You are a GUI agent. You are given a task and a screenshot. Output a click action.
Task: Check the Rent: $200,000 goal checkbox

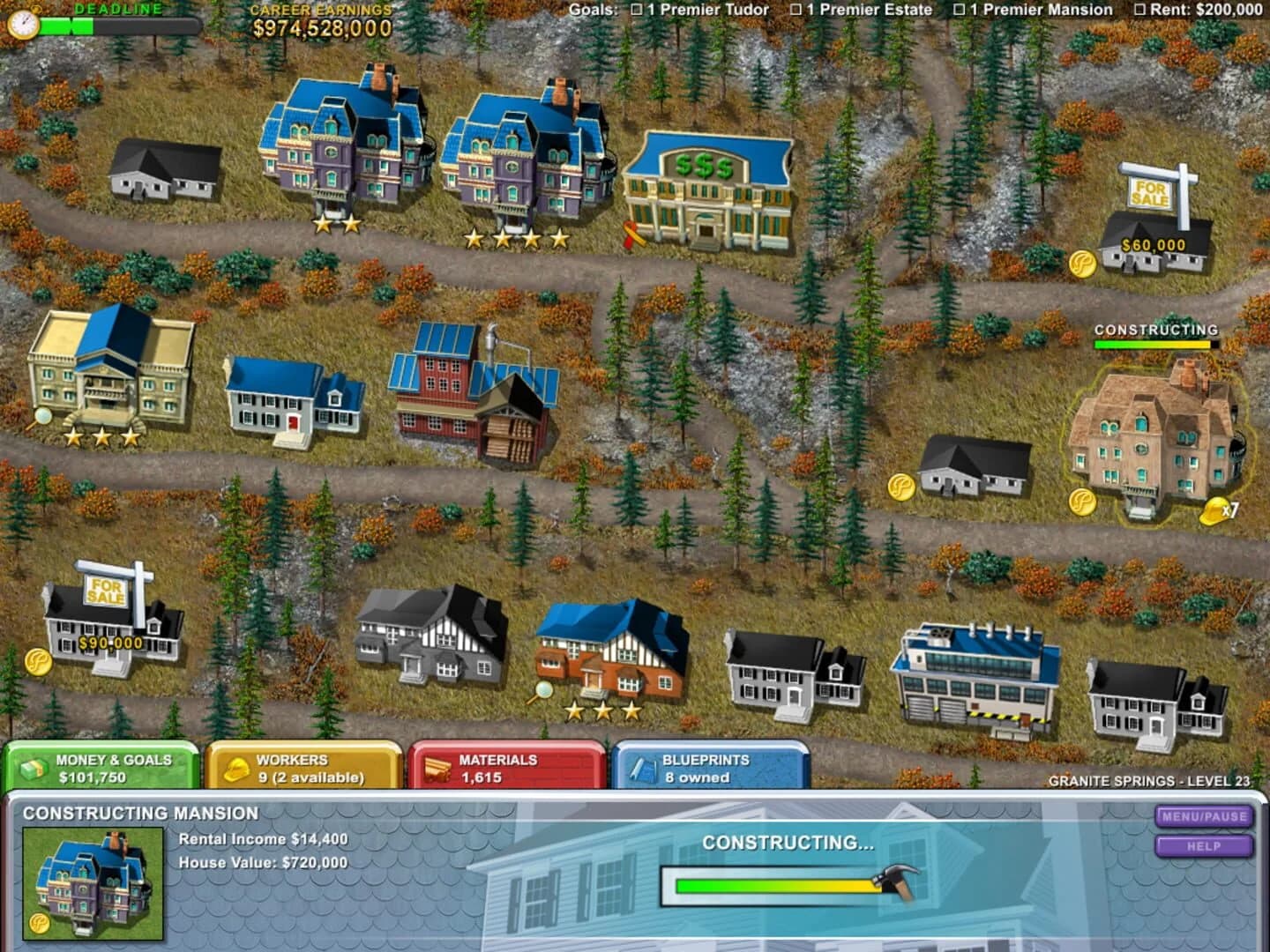point(1138,10)
